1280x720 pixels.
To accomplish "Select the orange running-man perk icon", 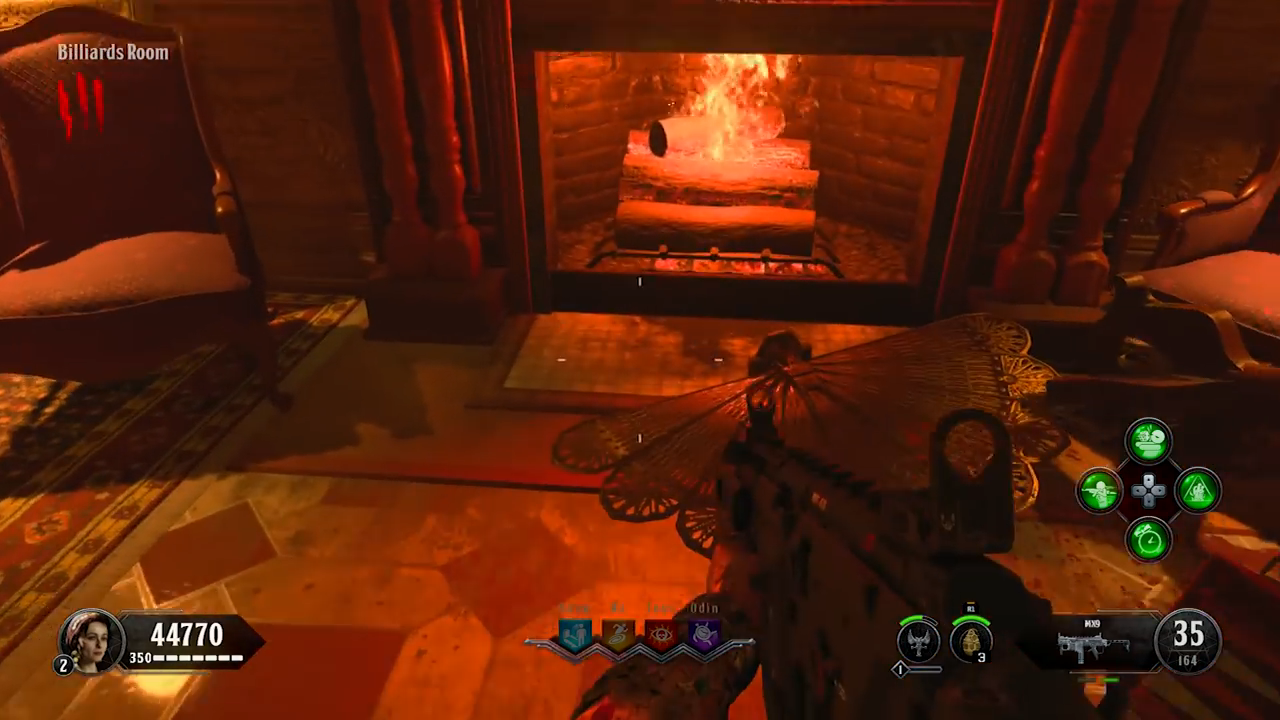I will coord(618,636).
